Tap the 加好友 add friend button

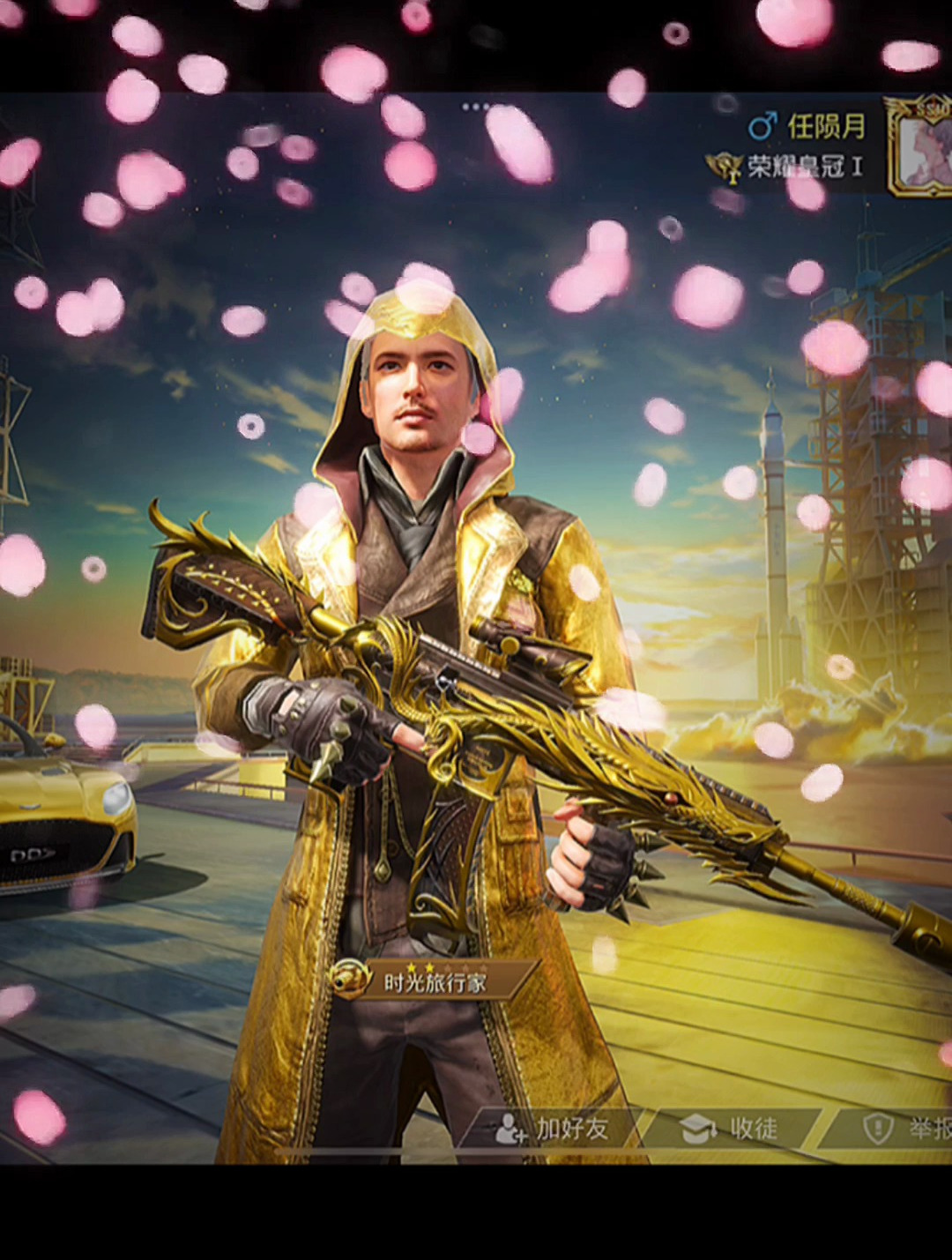(554, 1128)
